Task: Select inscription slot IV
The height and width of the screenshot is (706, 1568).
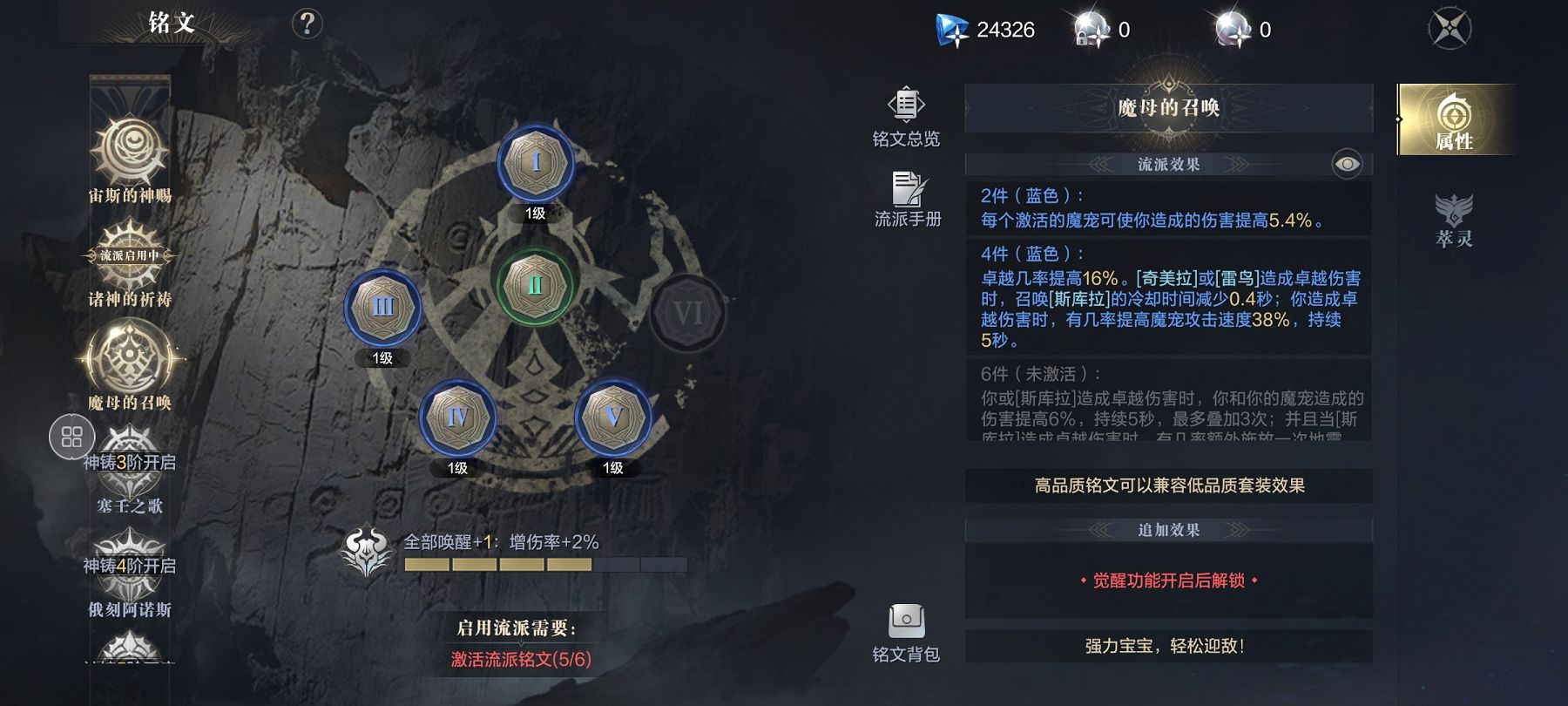Action: pos(457,417)
